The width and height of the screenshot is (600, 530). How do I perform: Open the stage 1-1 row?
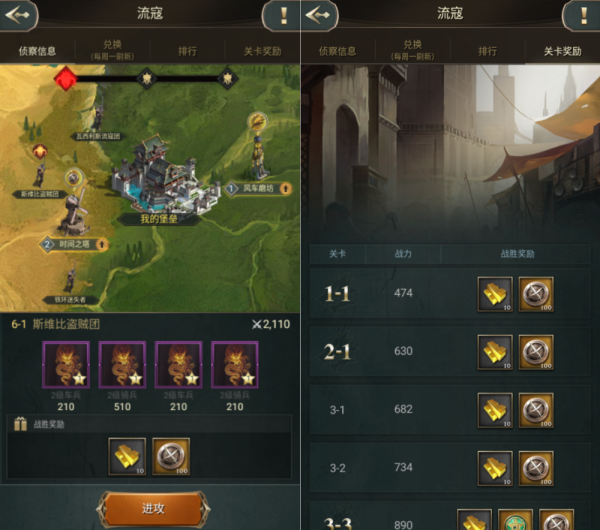point(449,294)
